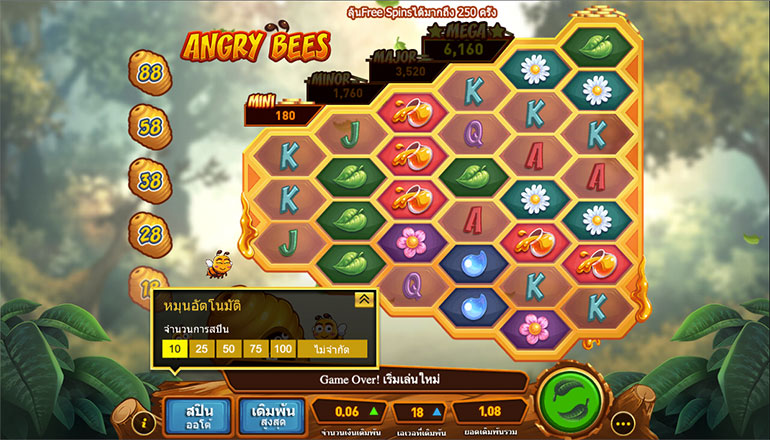Increase the bet amount from 0.06 with the green arrow
Viewport: 770px width, 440px height.
pos(373,411)
